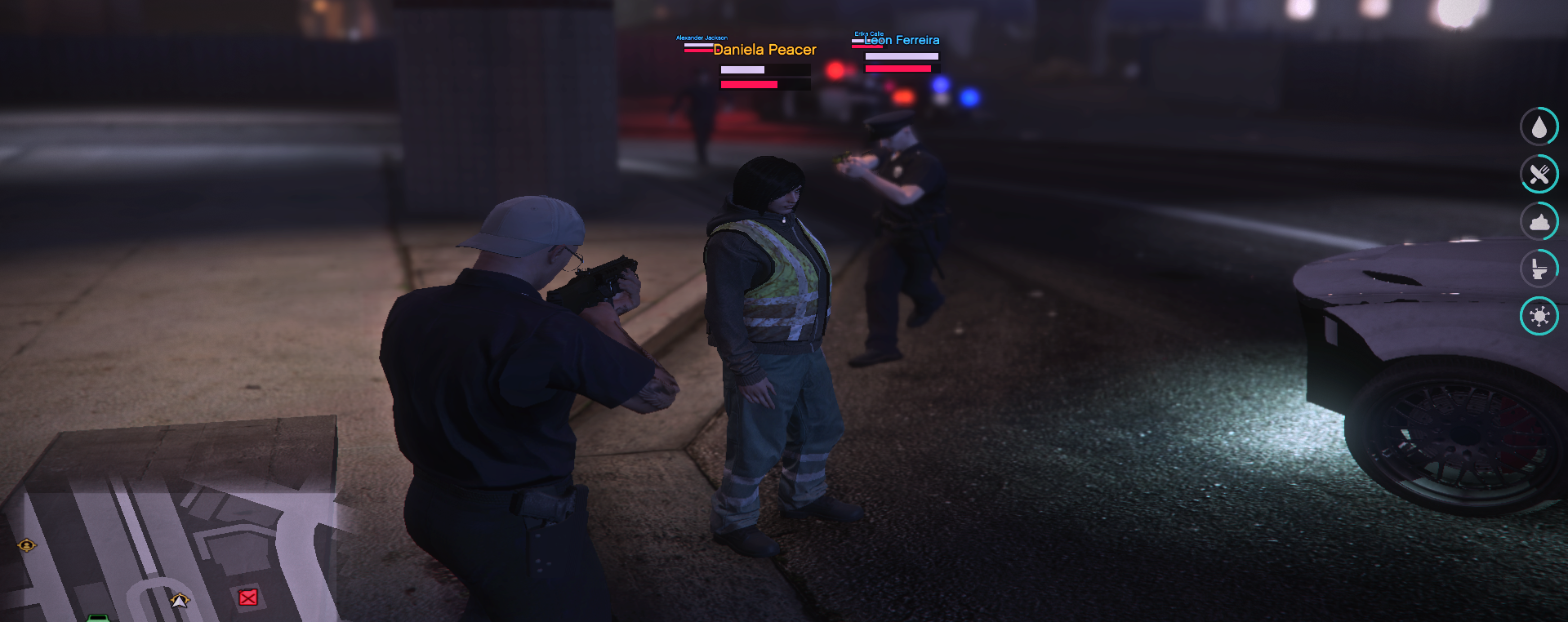
Task: Click the poop status icon
Action: (1539, 221)
